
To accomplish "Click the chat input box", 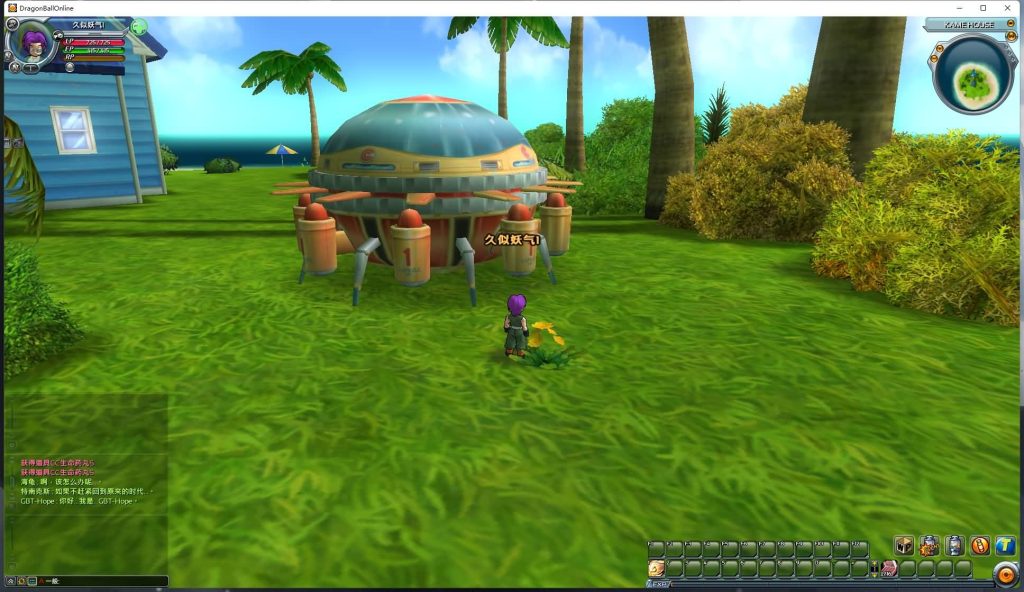I will click(100, 580).
